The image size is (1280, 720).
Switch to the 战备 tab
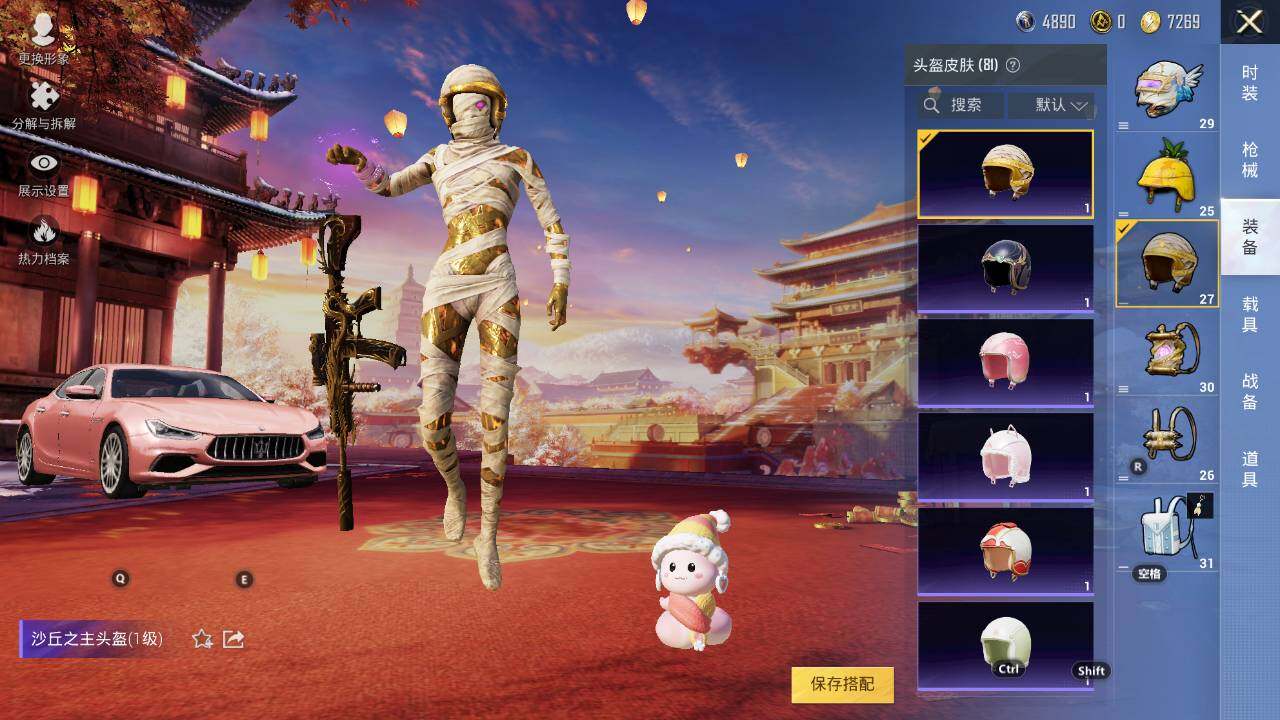click(1249, 391)
